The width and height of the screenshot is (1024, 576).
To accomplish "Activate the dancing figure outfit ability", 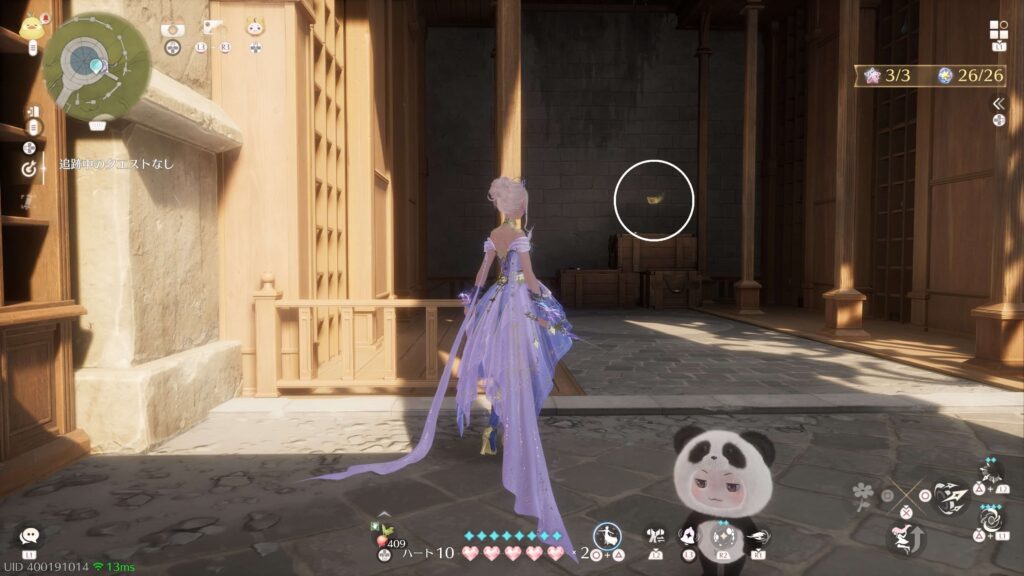I will [x=608, y=537].
